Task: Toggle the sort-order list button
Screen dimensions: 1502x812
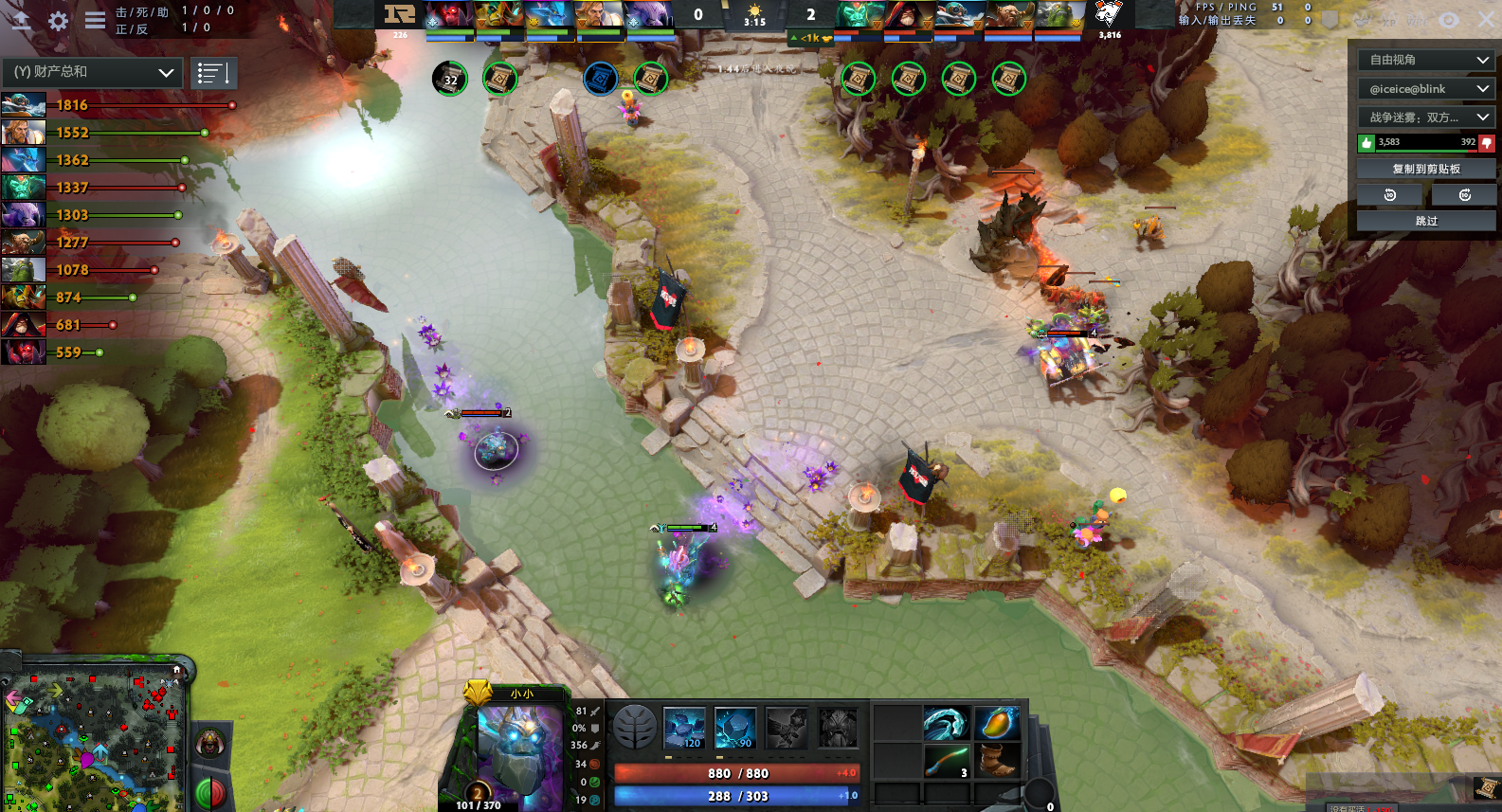Action: coord(213,73)
